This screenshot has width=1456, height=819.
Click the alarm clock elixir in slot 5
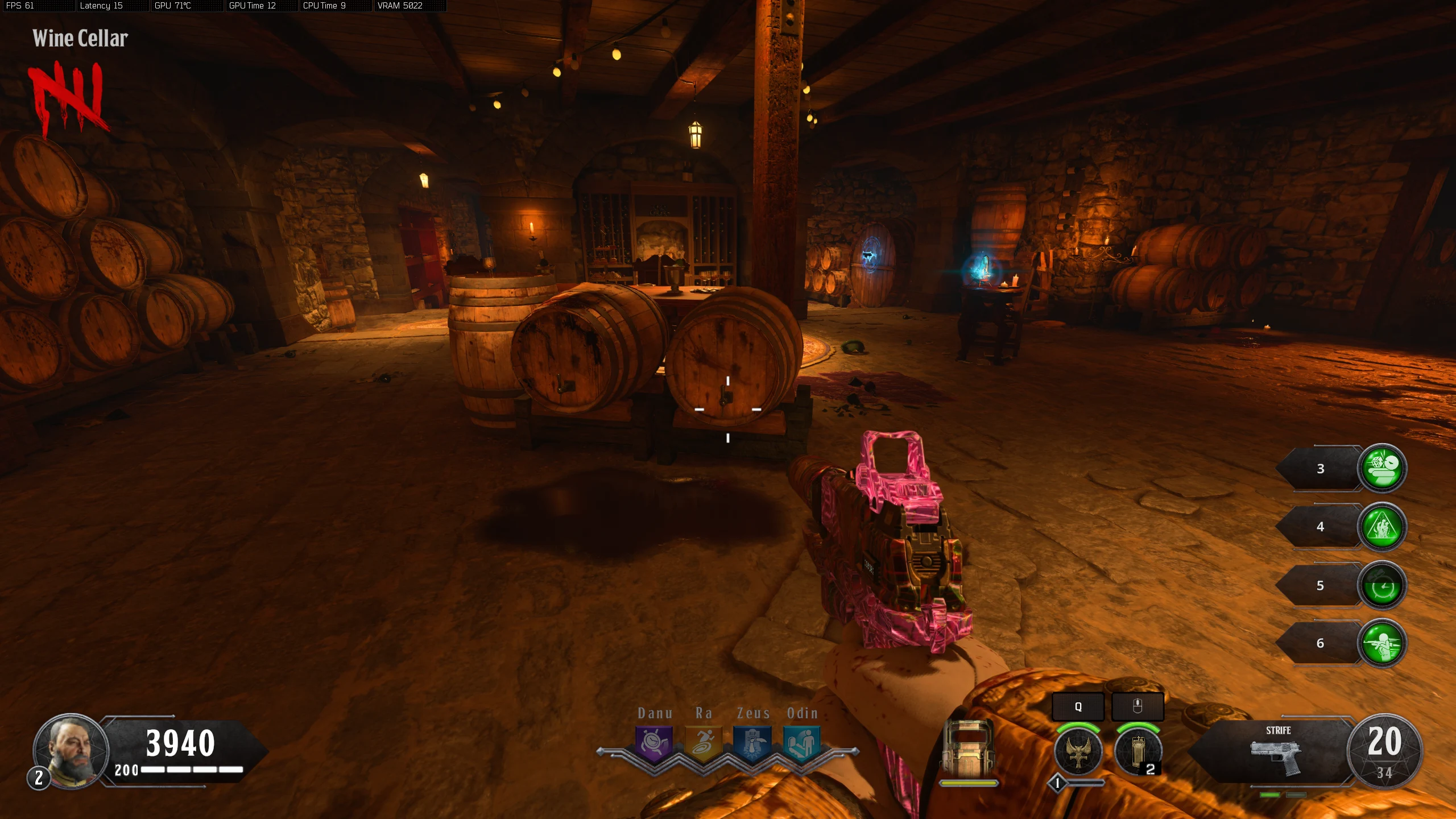point(1382,585)
